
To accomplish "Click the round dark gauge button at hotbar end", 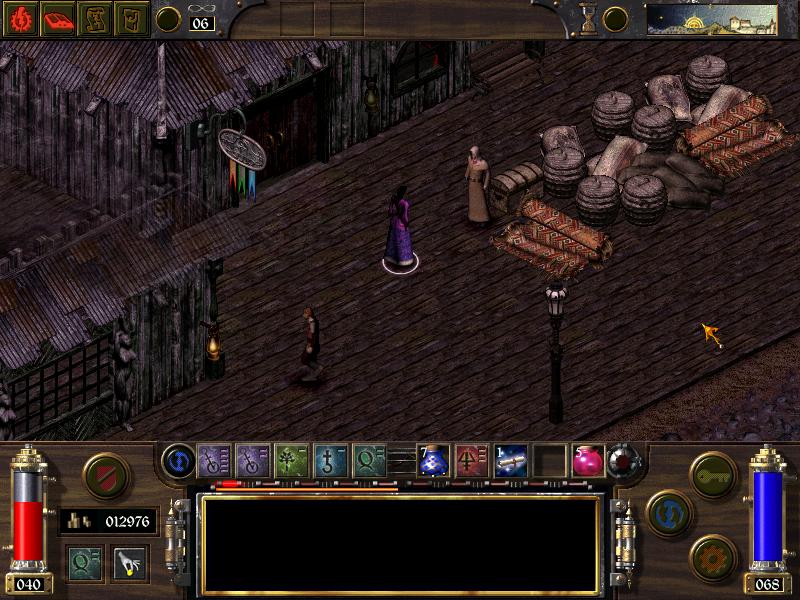I will click(624, 461).
